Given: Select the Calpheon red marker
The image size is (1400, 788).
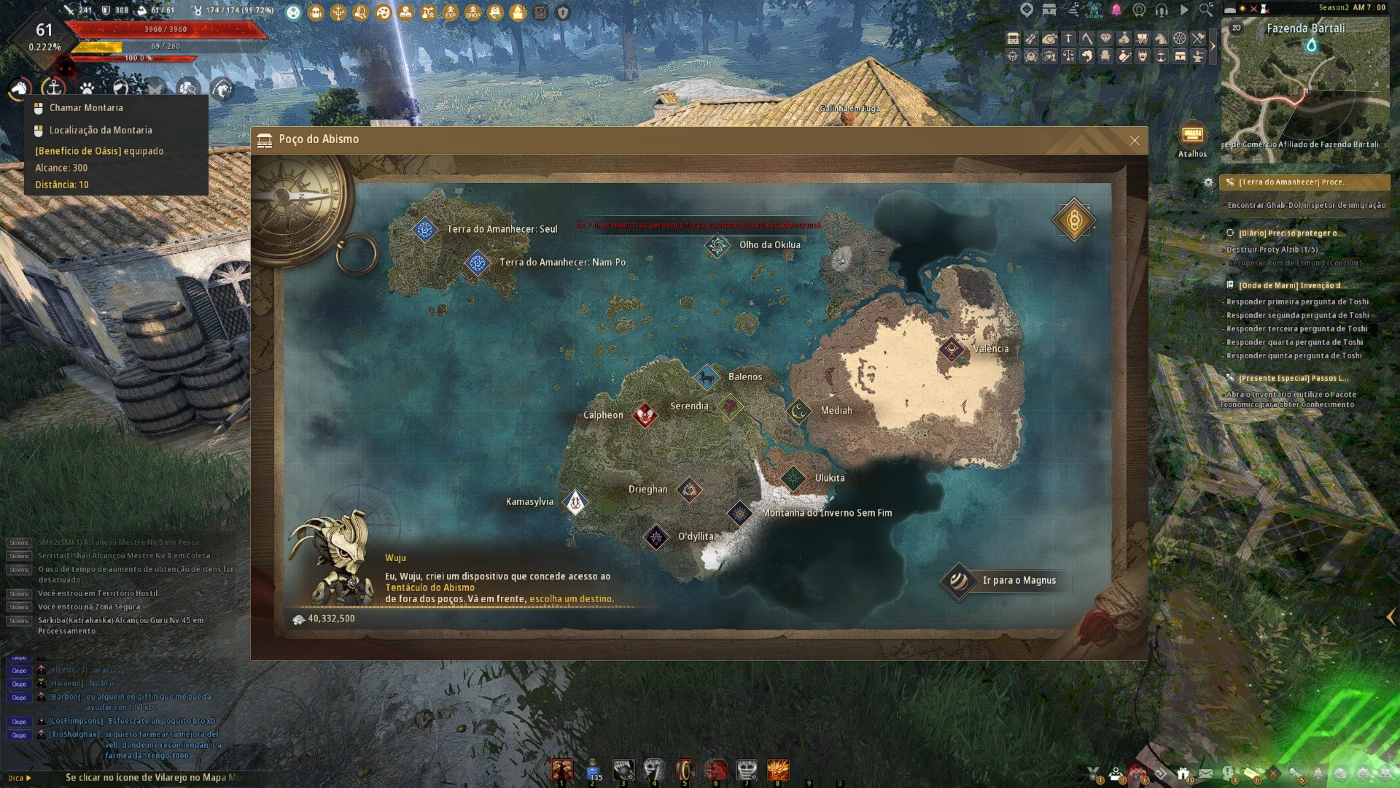Looking at the screenshot, I should tap(645, 415).
